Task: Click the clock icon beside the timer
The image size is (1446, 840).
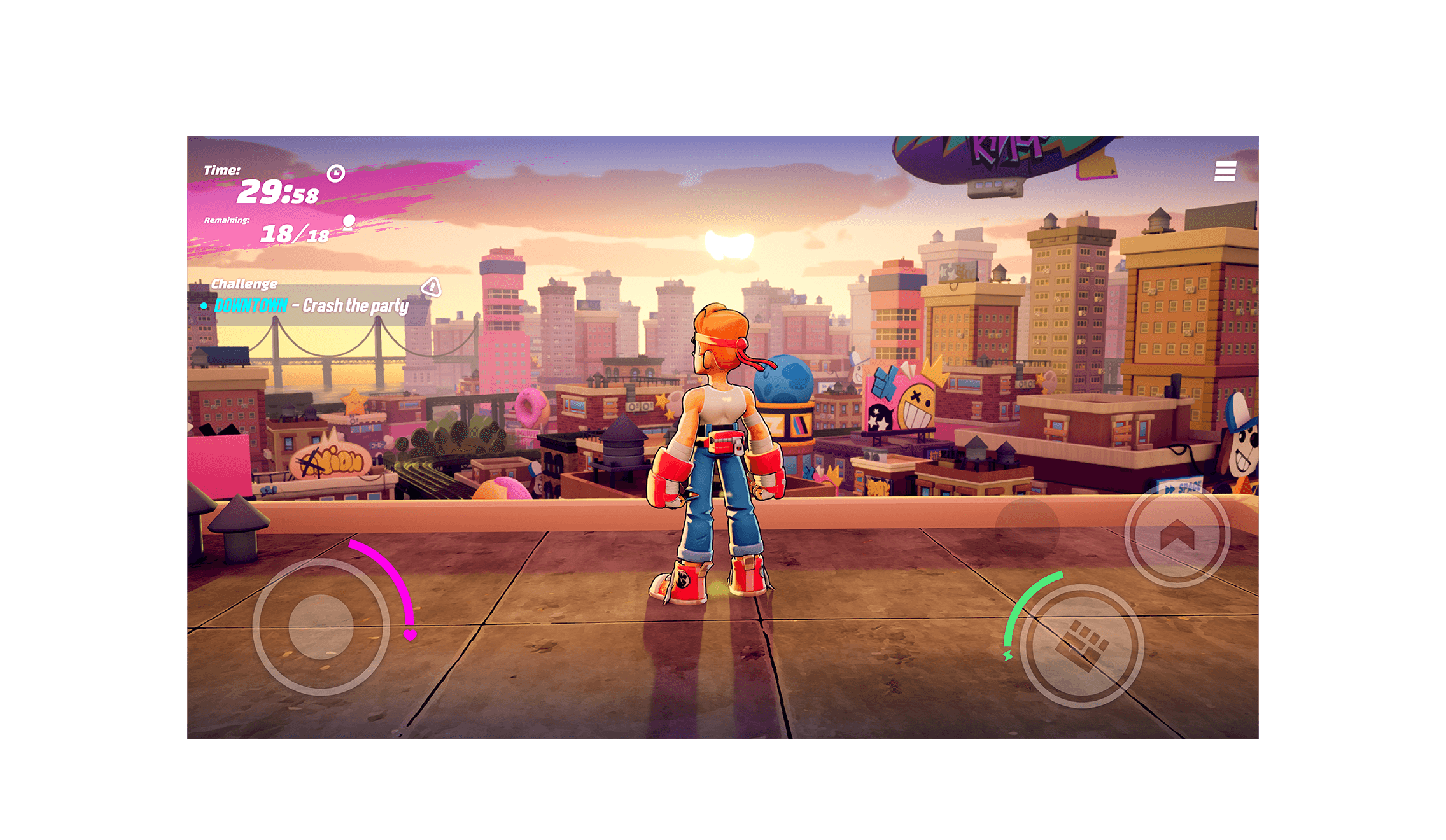Action: point(337,175)
